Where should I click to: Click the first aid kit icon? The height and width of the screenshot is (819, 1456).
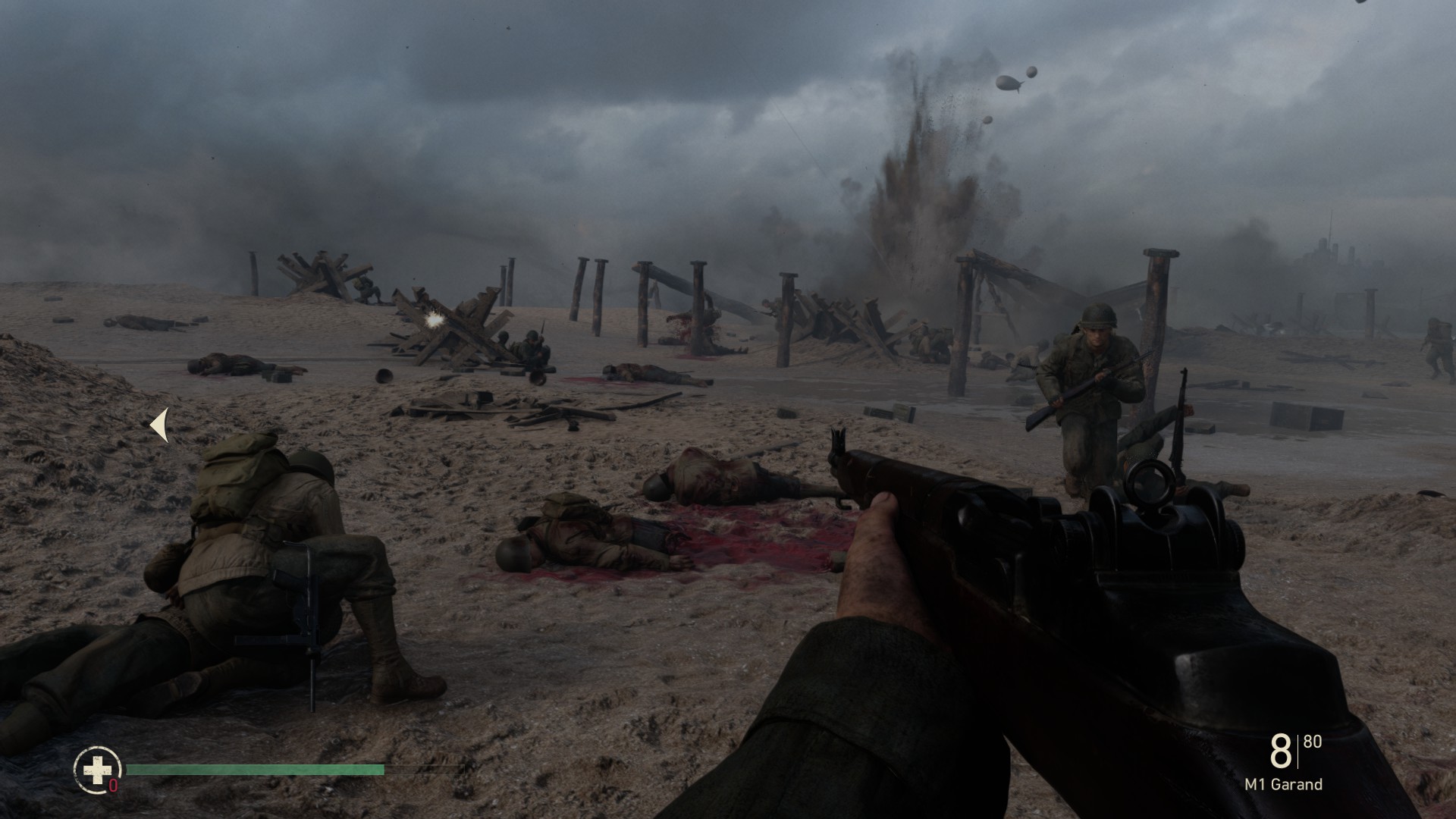tap(97, 770)
